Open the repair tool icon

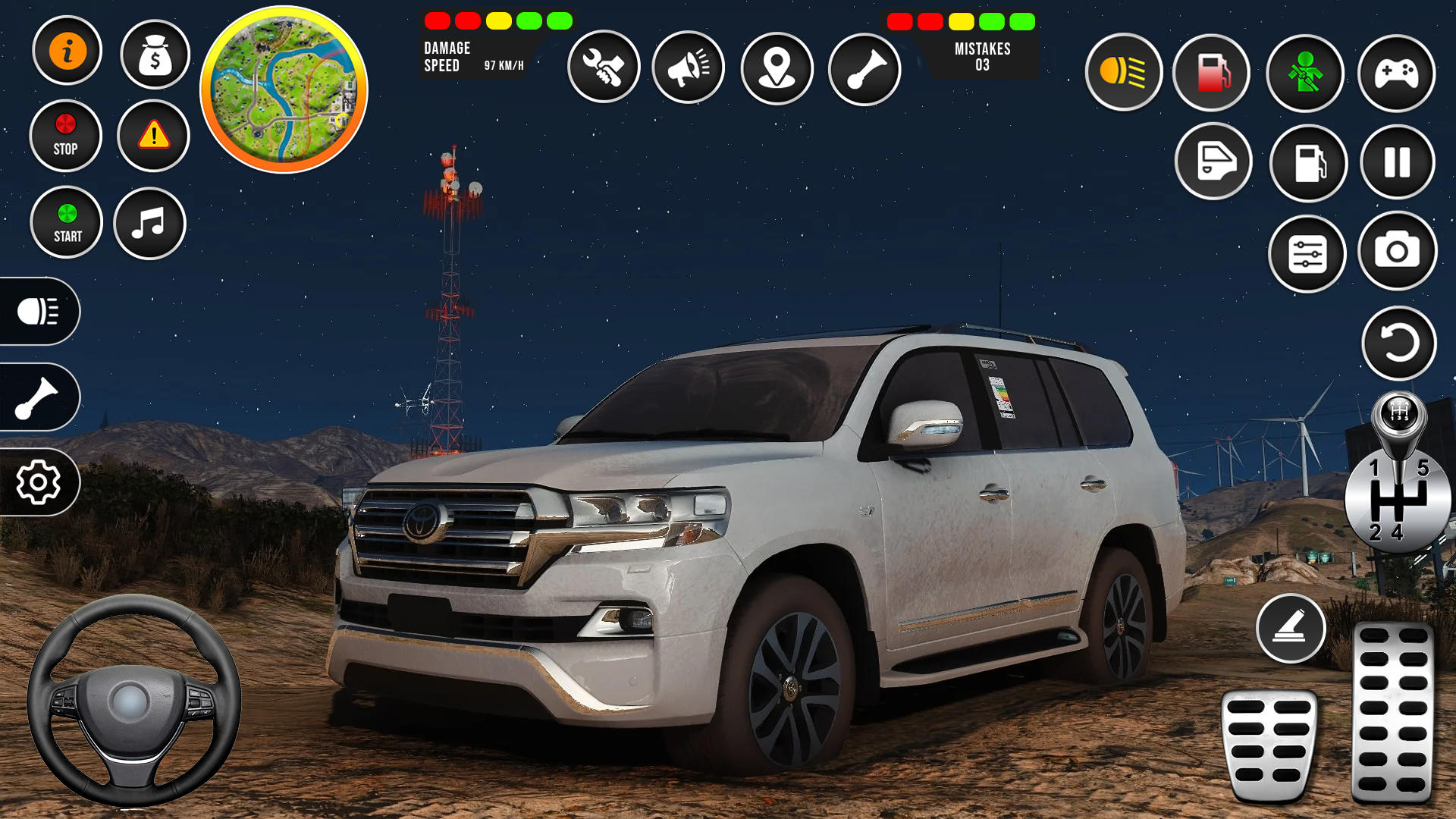click(x=604, y=67)
